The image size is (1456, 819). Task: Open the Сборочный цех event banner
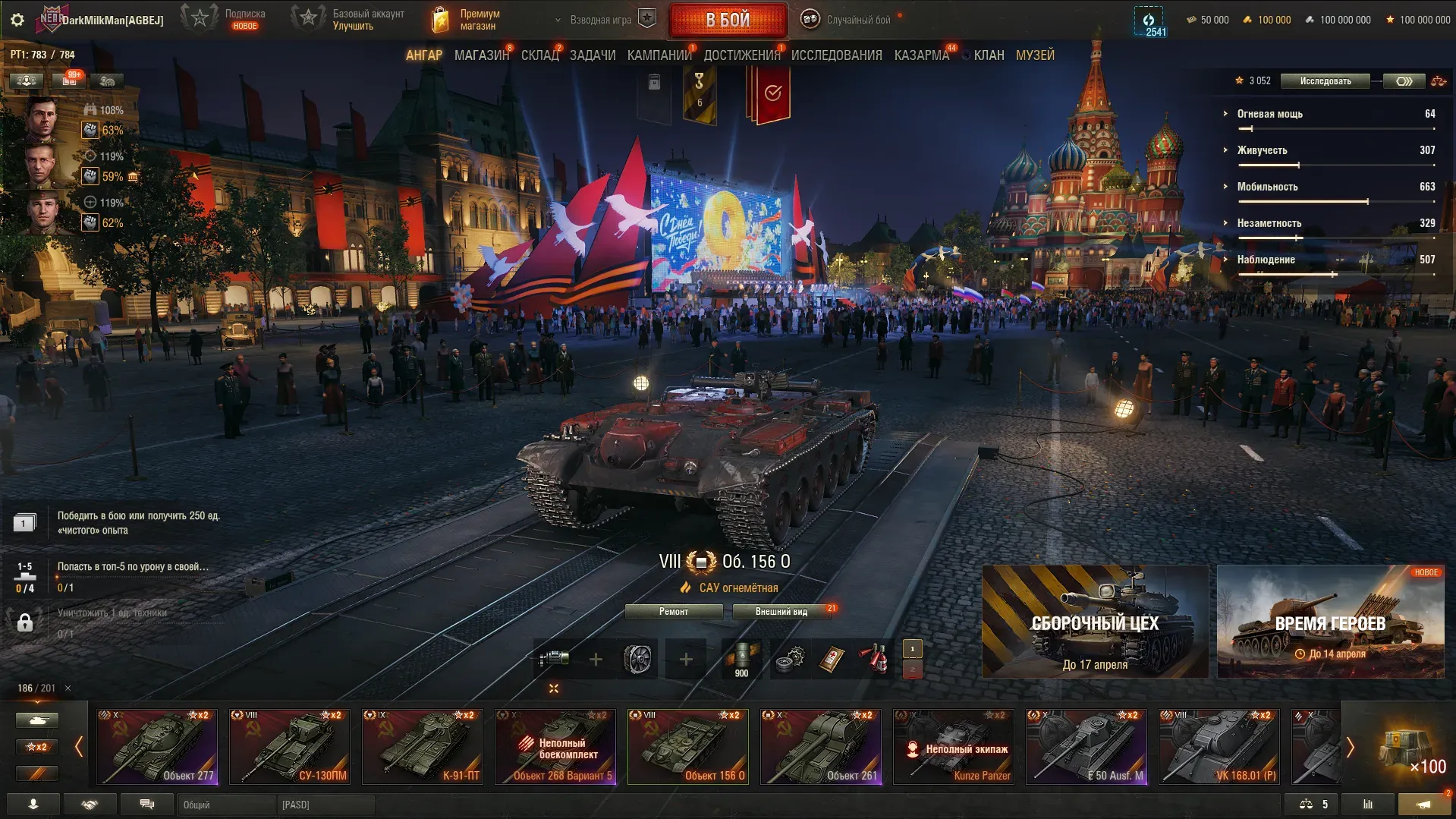tap(1095, 622)
